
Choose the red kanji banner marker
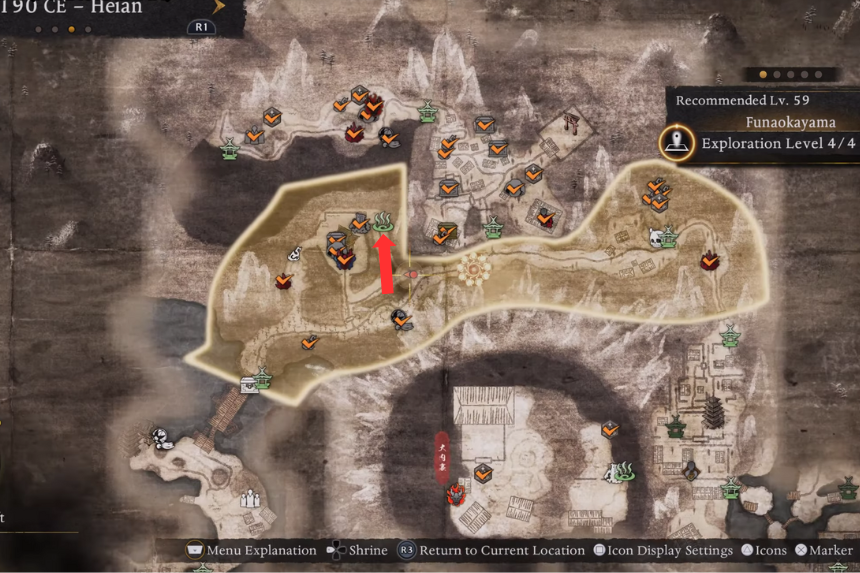click(x=443, y=456)
